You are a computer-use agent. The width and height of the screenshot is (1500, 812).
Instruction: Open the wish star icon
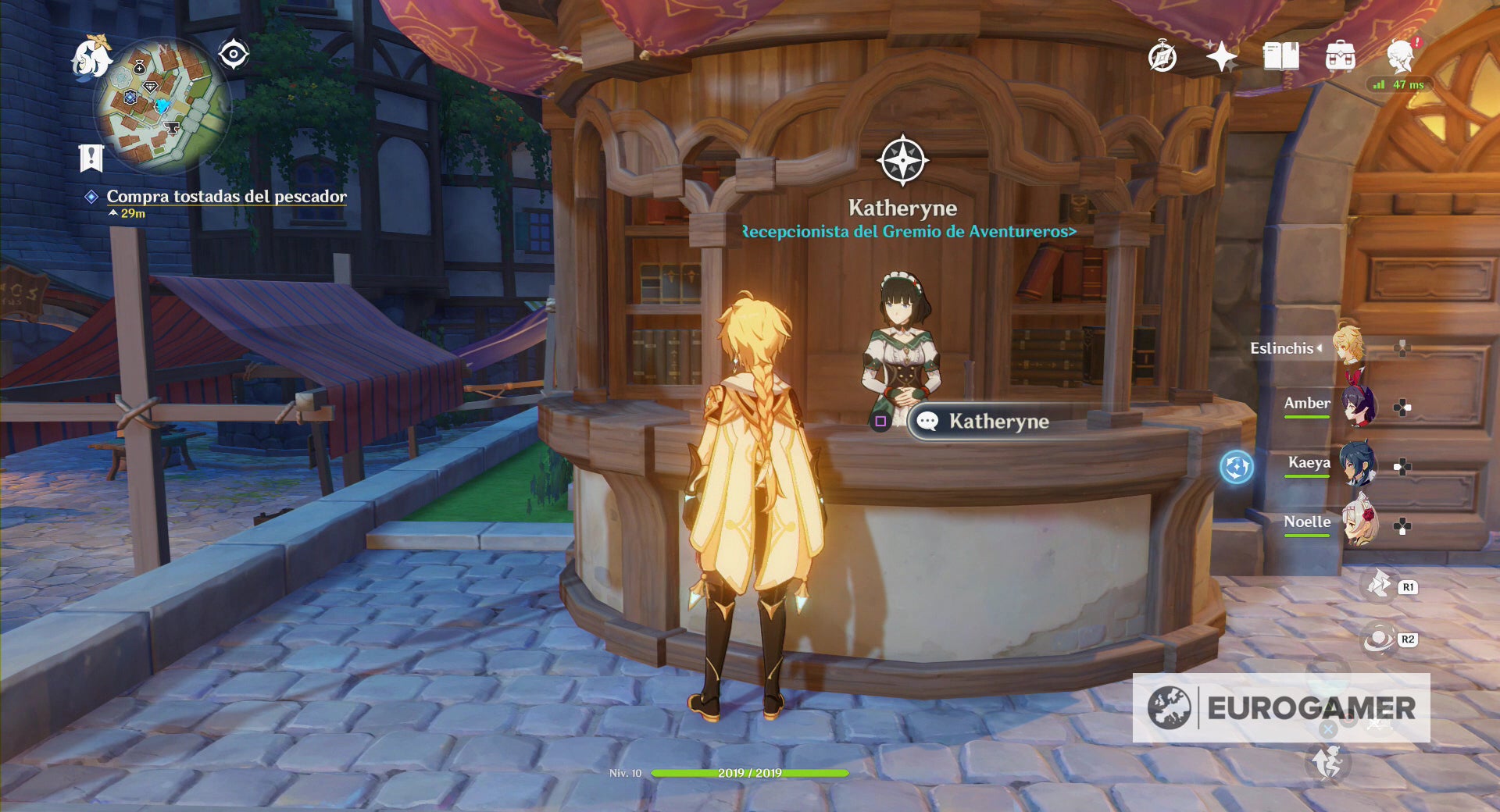tap(1221, 57)
